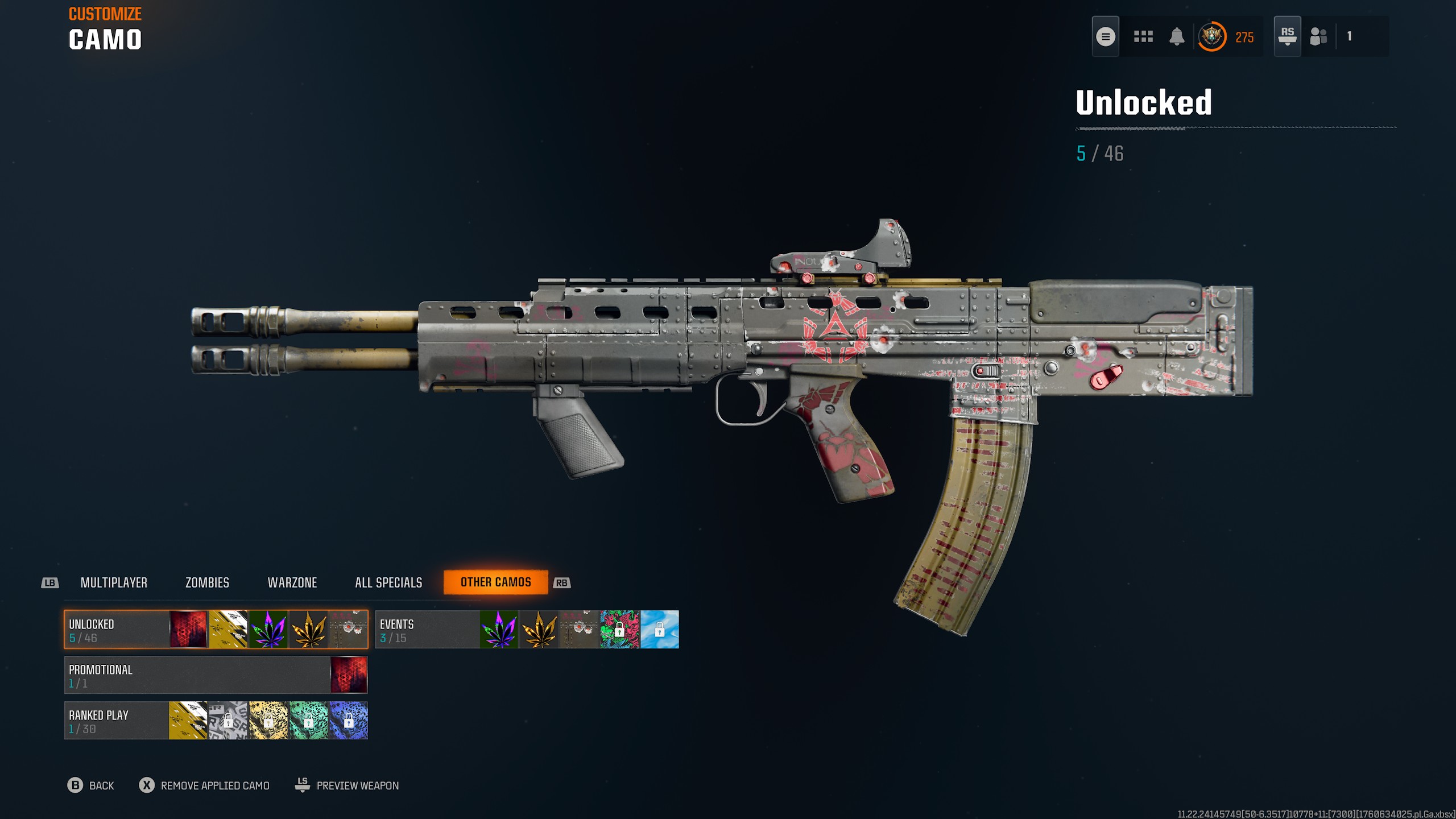1456x819 pixels.
Task: Show notifications with the bell icon
Action: pyautogui.click(x=1177, y=37)
